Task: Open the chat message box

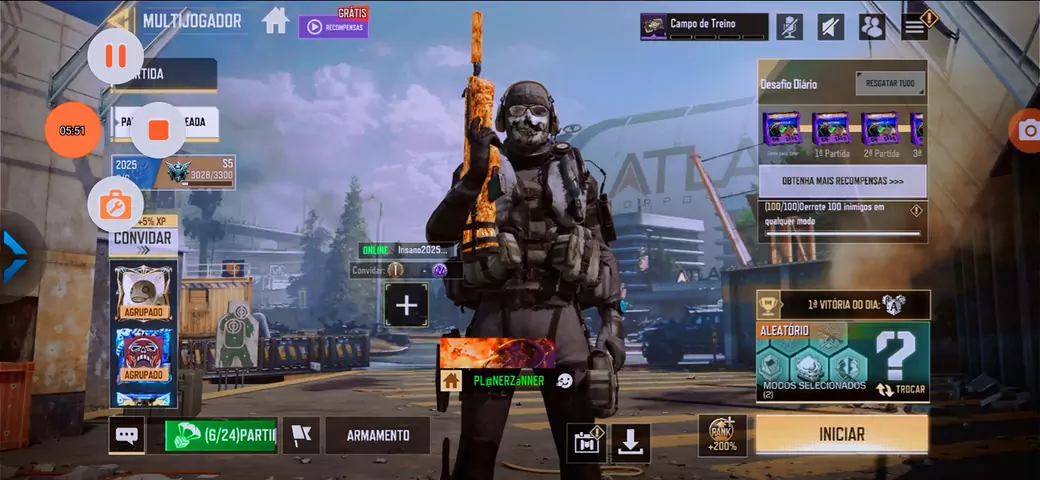Action: (x=127, y=435)
